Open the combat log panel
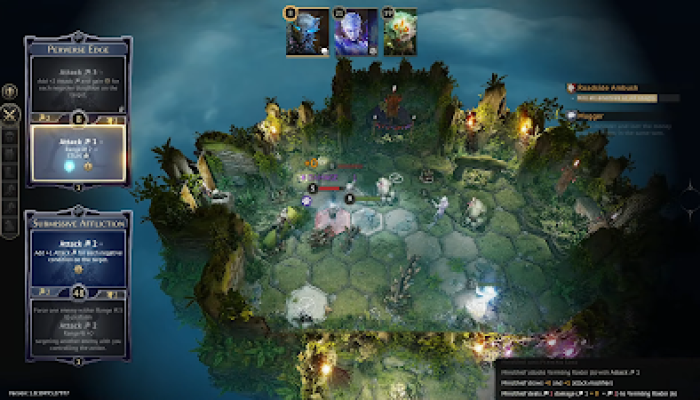Image resolution: width=700 pixels, height=400 pixels. click(x=596, y=380)
